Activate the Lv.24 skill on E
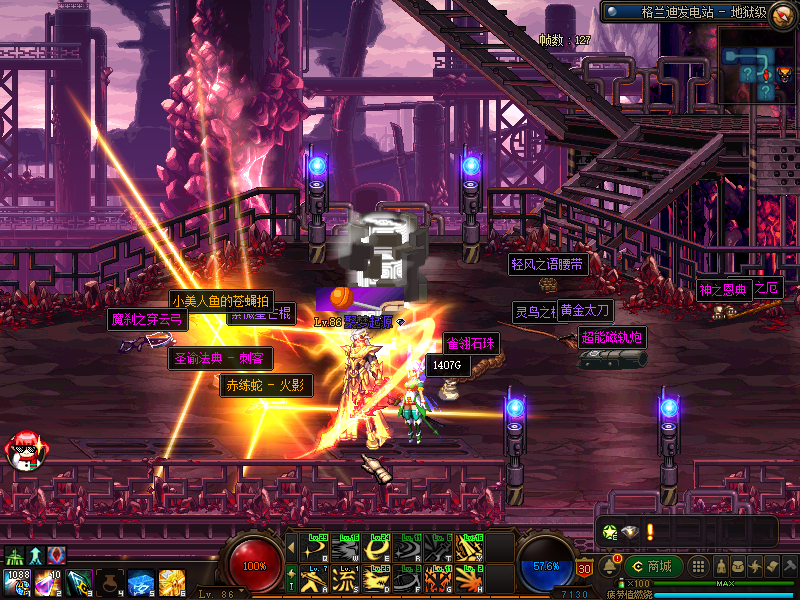The width and height of the screenshot is (800, 600). tap(378, 548)
